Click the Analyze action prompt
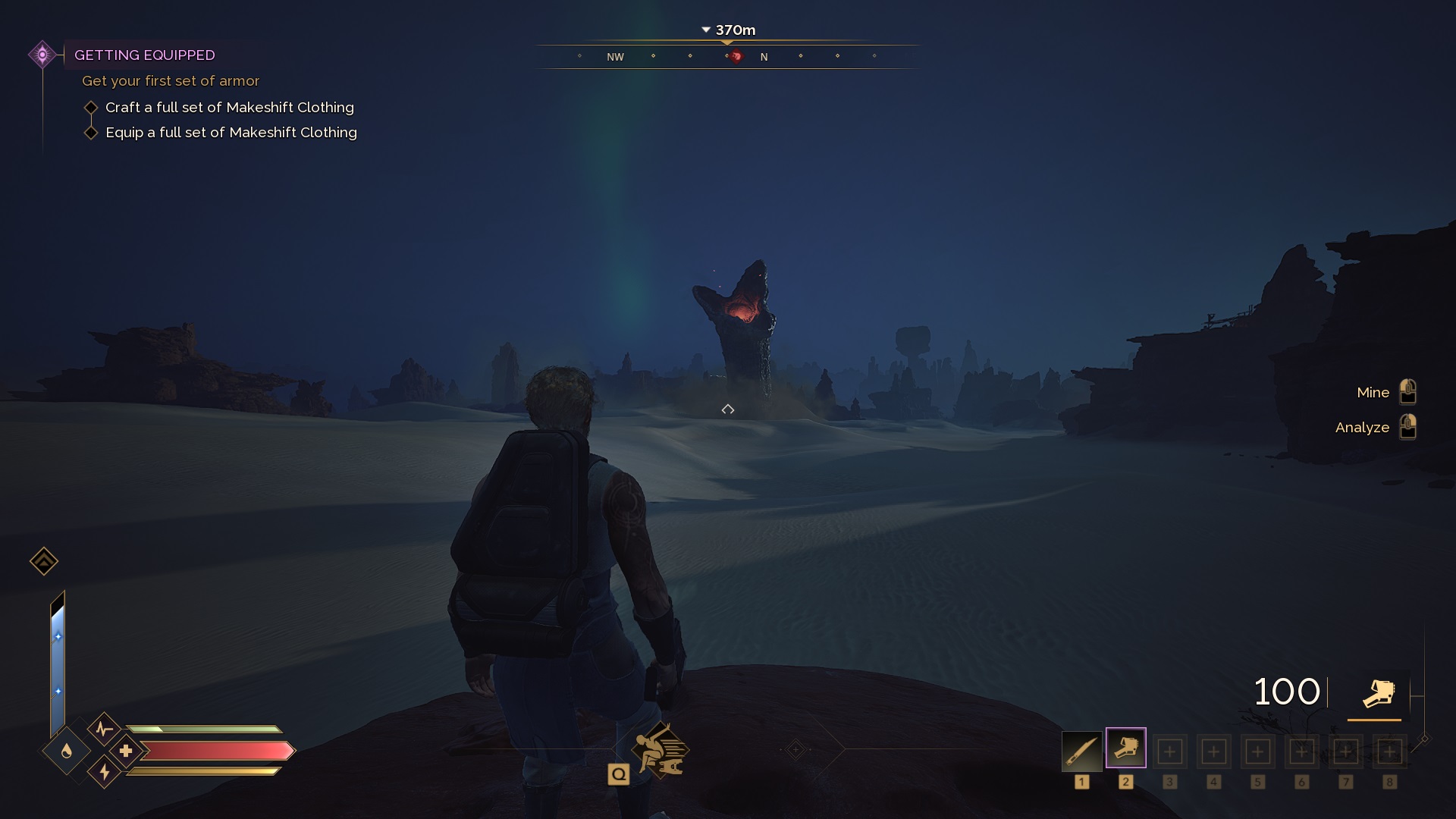Image resolution: width=1456 pixels, height=819 pixels. click(x=1363, y=427)
